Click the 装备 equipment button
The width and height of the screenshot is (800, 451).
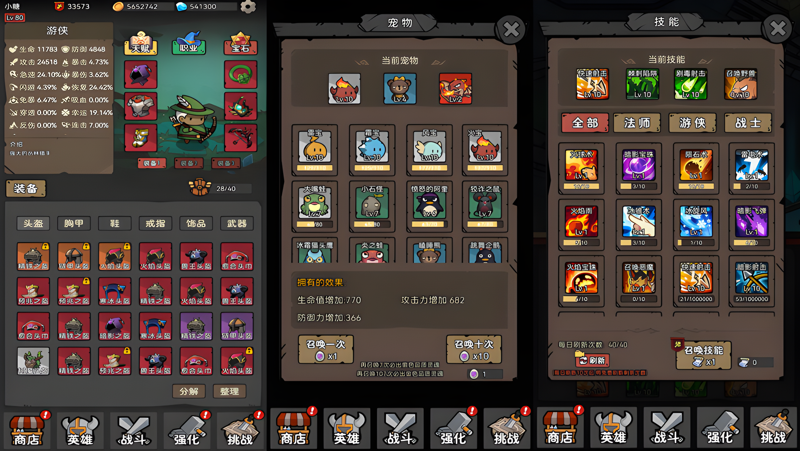25,189
